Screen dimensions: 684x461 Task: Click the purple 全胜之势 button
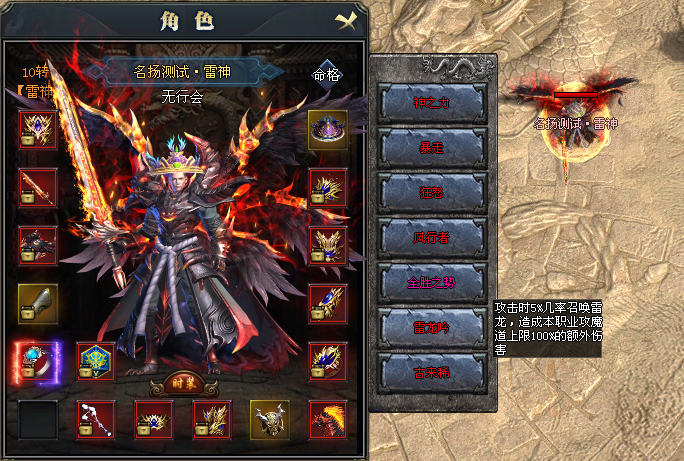click(x=433, y=282)
